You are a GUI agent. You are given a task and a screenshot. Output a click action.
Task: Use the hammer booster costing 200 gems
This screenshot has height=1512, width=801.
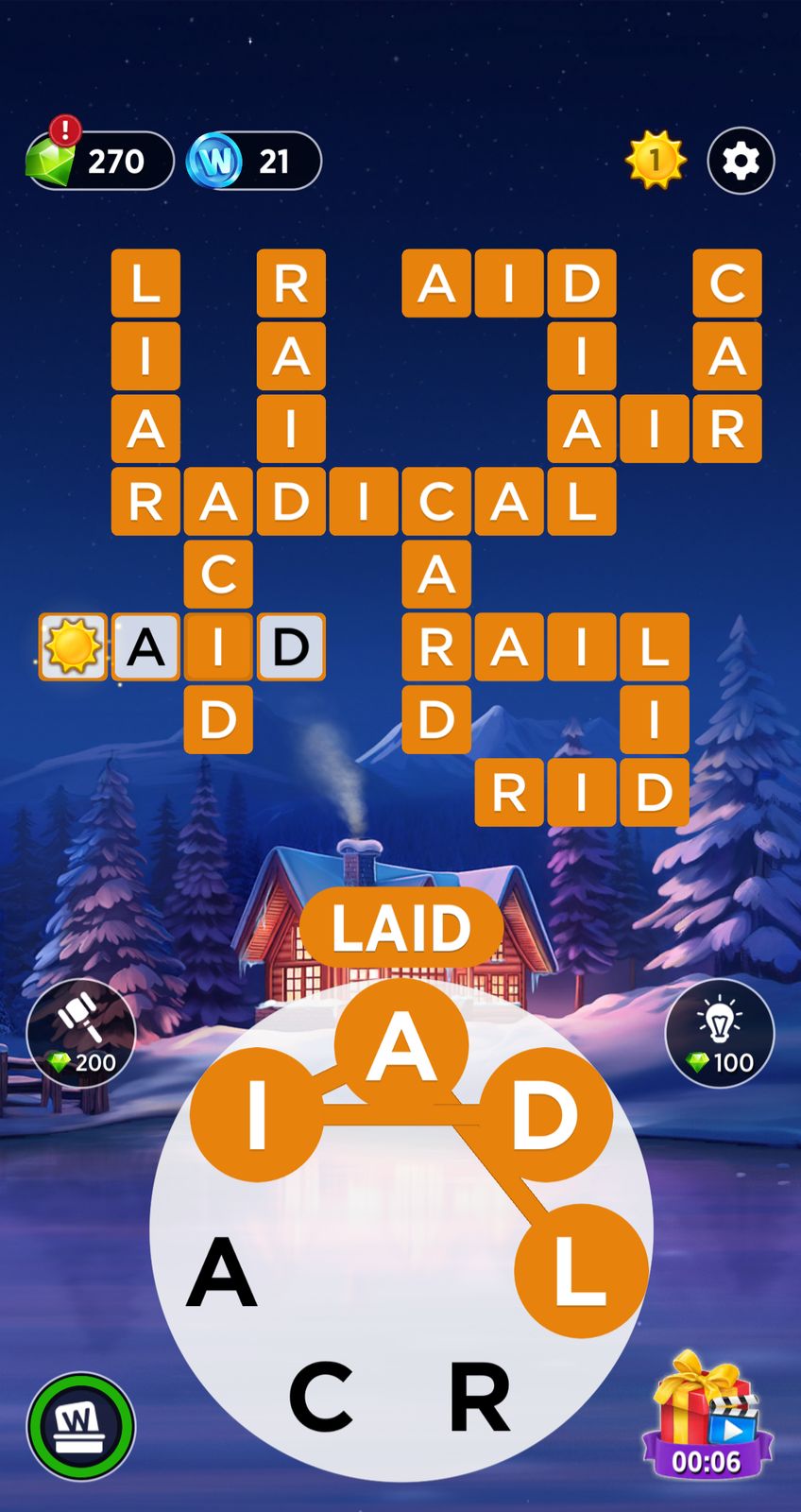81,1033
